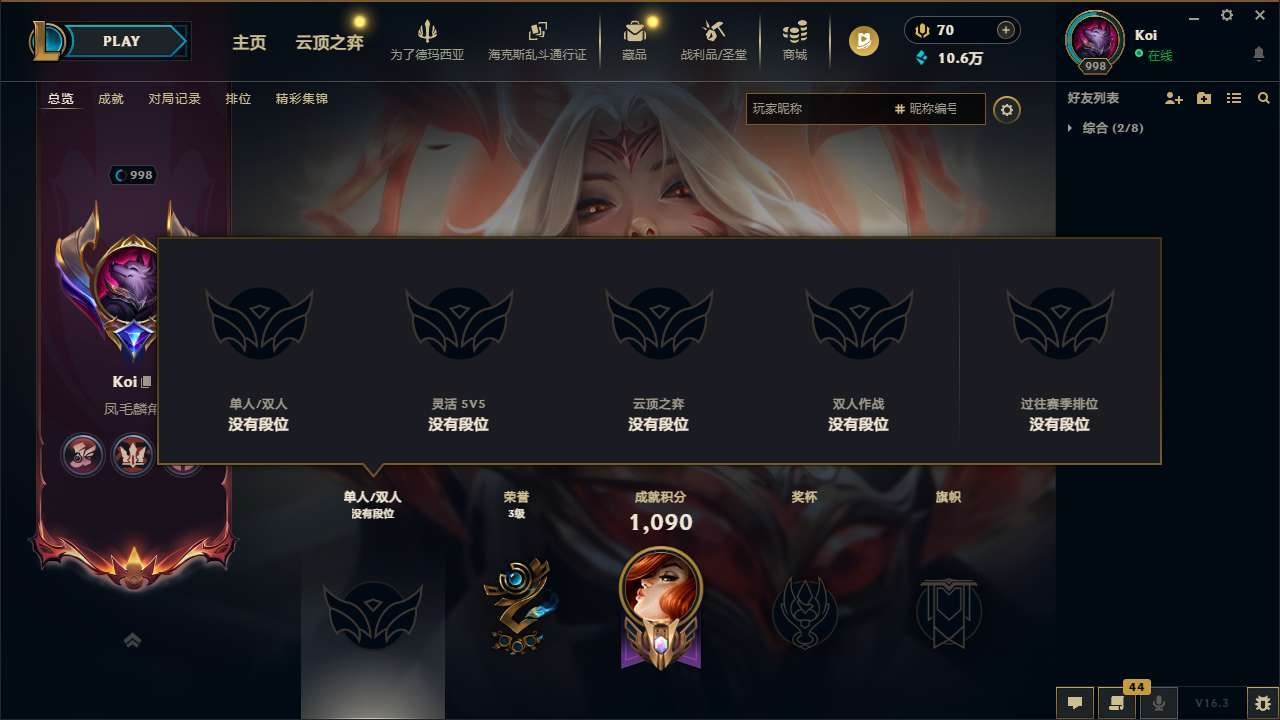The height and width of the screenshot is (720, 1280).
Task: Click the PLAY button
Action: pos(122,41)
